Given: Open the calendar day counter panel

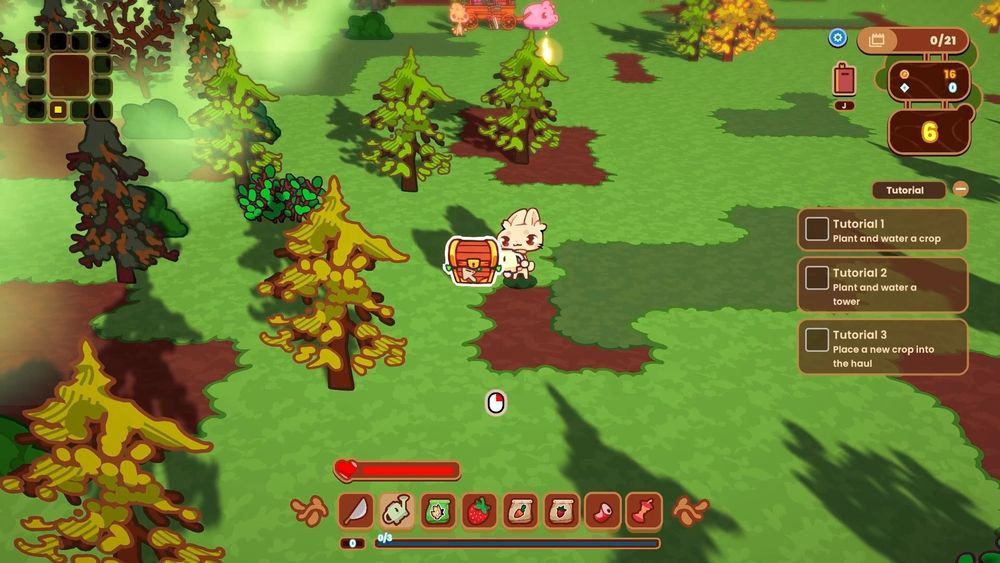Looking at the screenshot, I should click(x=913, y=40).
